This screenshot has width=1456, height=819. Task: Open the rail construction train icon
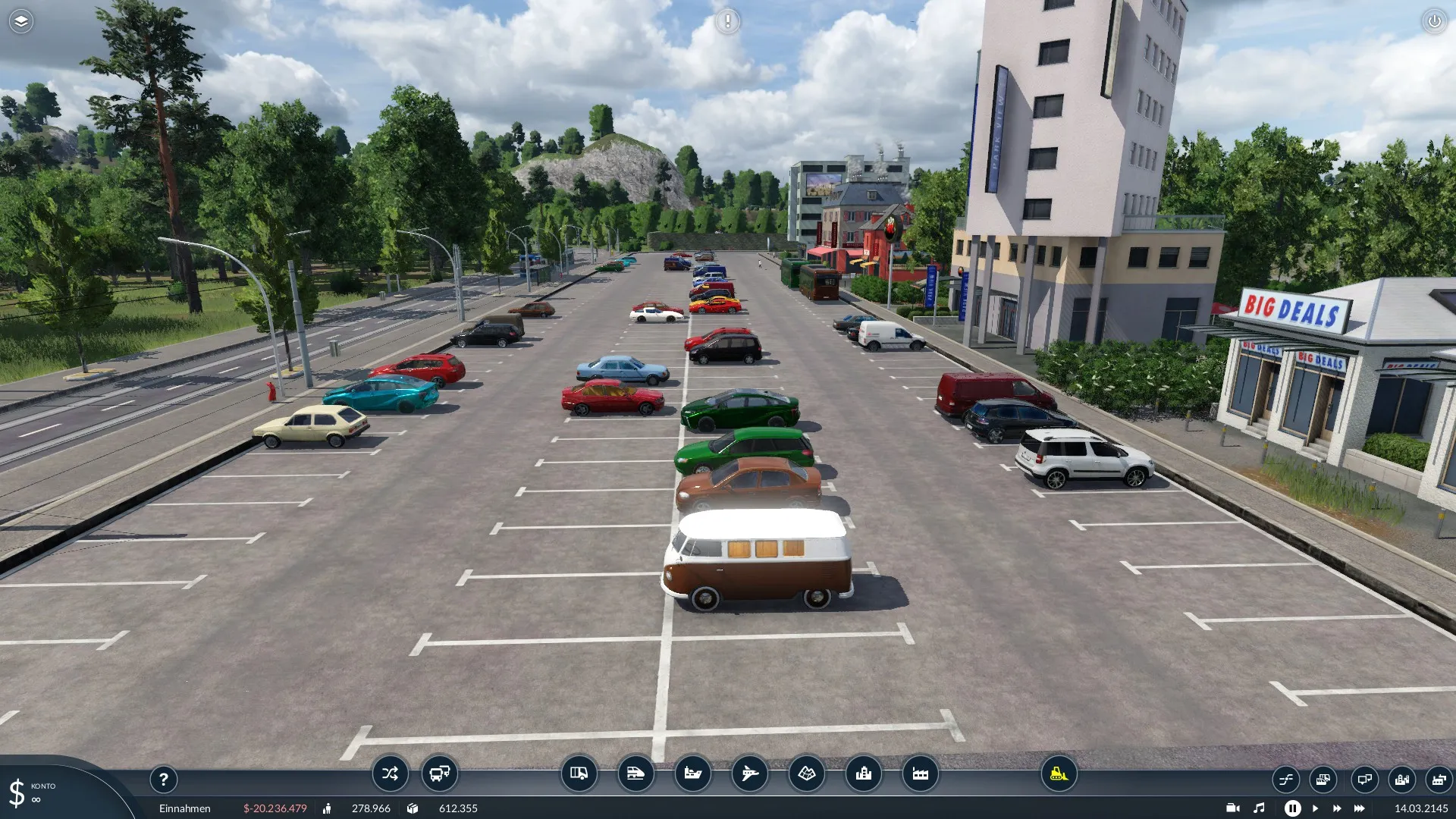point(635,773)
